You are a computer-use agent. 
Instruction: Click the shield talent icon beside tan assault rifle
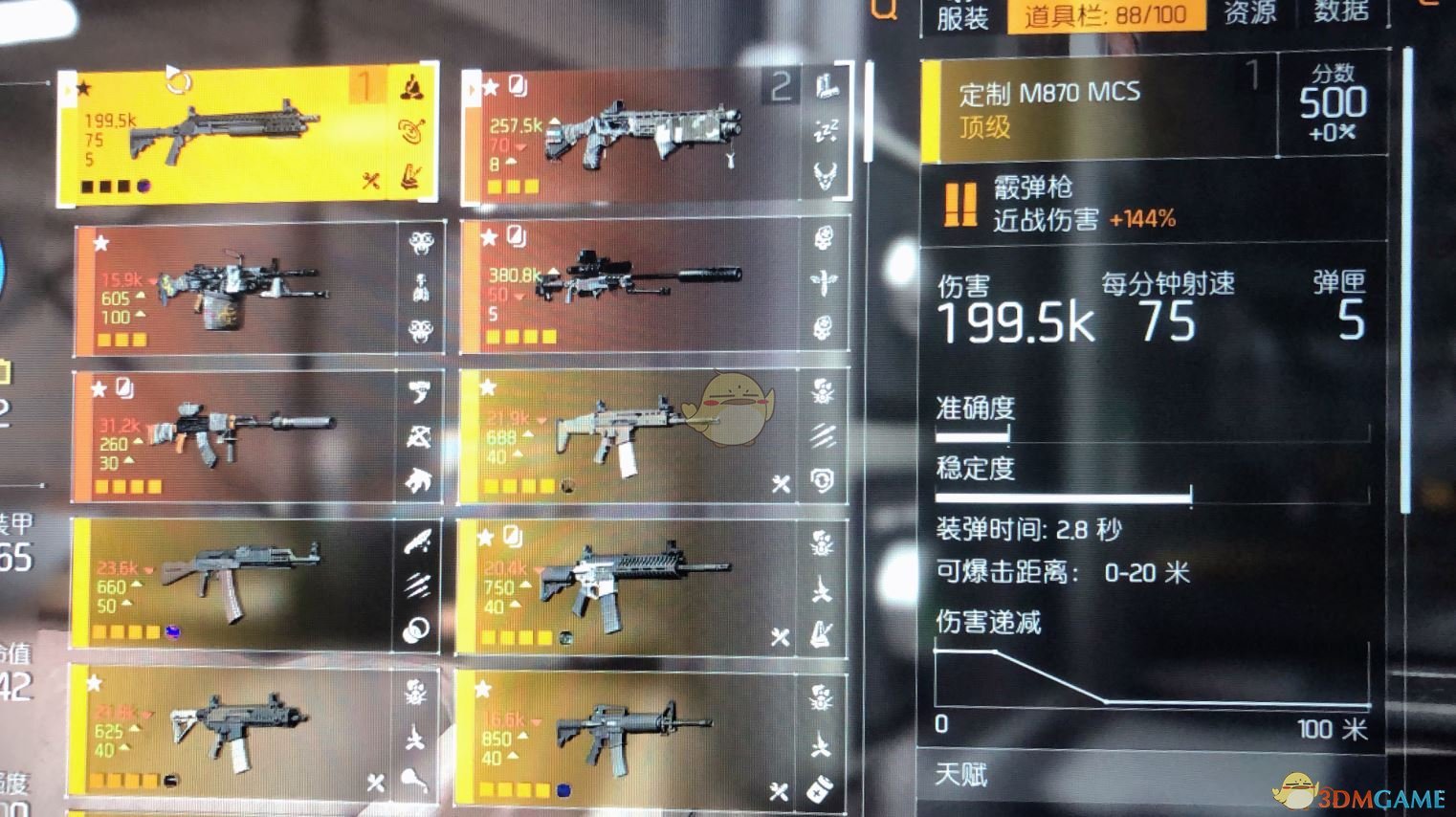[823, 479]
